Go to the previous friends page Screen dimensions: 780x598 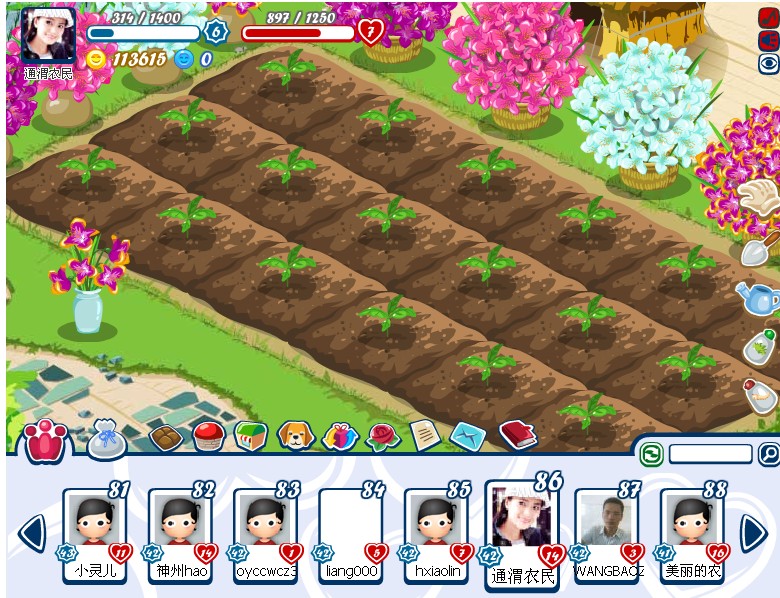click(33, 532)
